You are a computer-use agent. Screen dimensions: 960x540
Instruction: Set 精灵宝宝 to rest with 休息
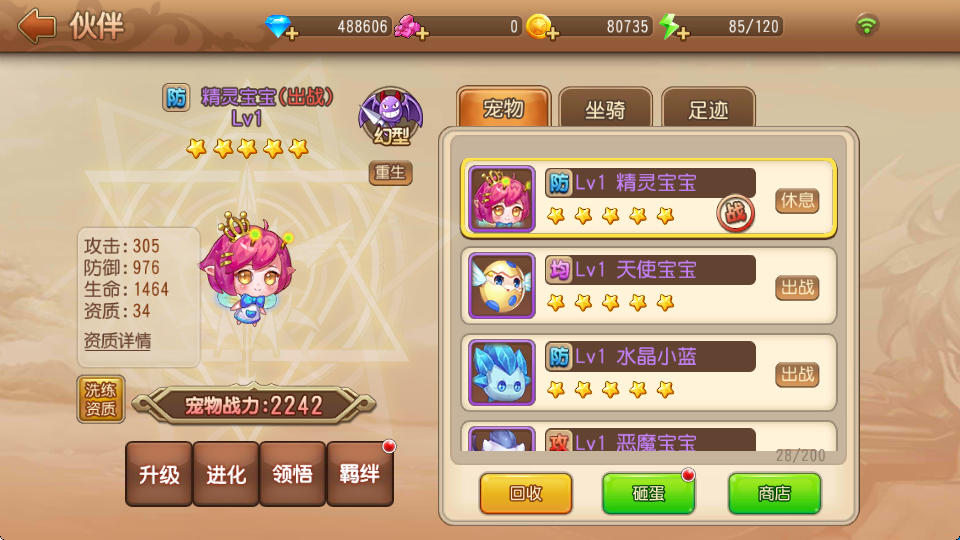(797, 200)
